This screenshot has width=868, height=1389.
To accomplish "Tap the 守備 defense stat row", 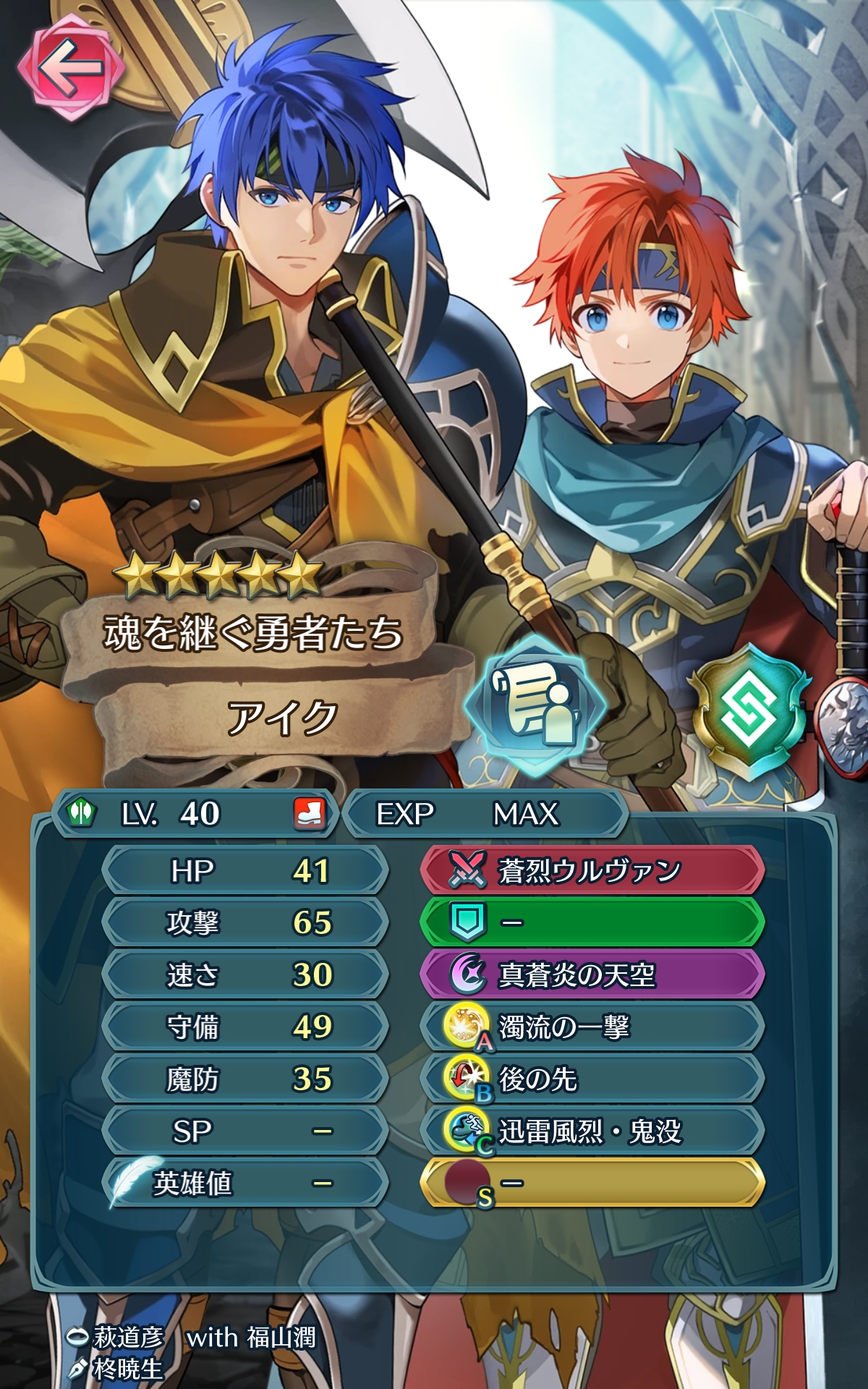I will [244, 1027].
